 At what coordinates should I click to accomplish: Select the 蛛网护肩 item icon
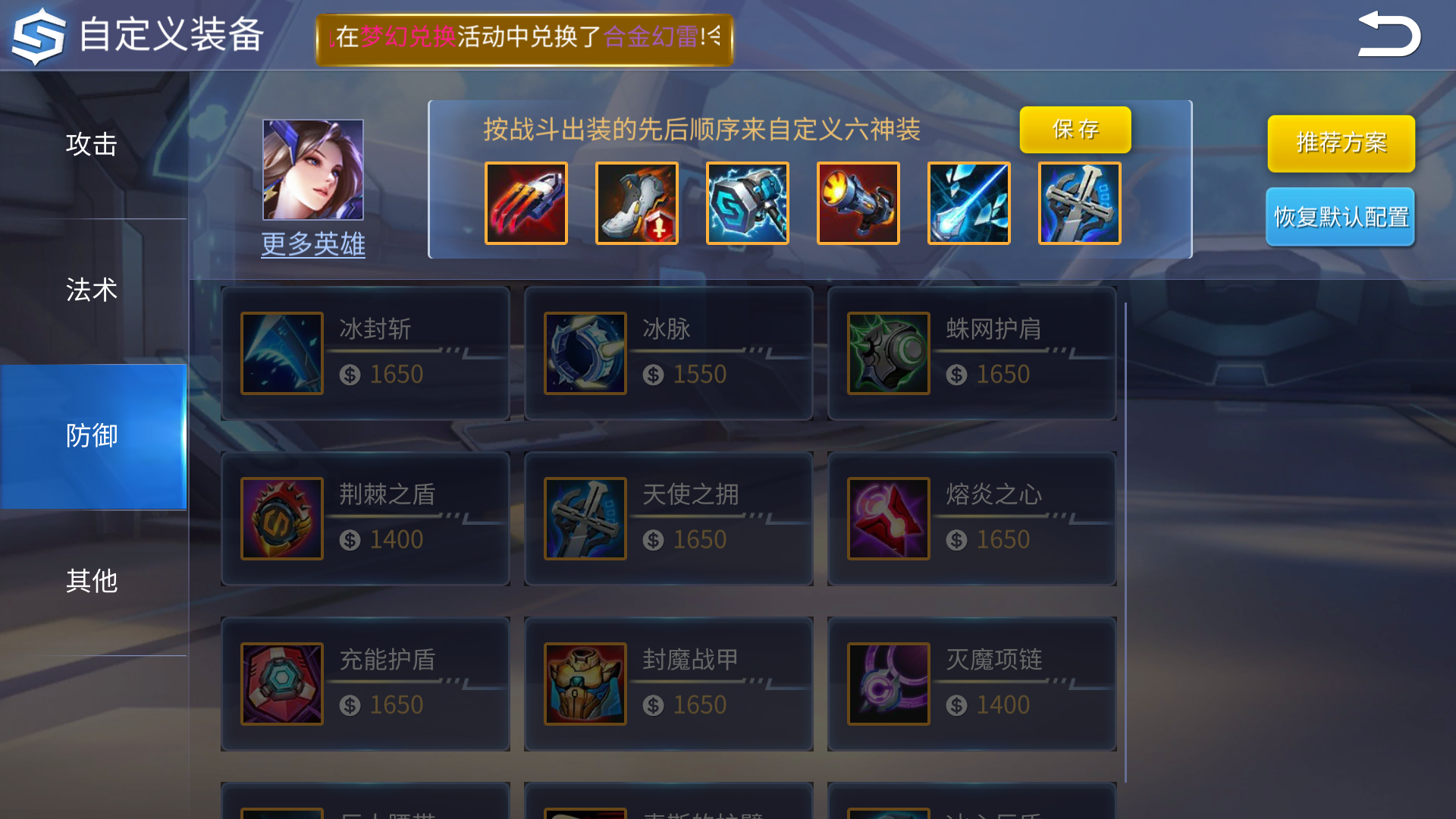point(888,353)
